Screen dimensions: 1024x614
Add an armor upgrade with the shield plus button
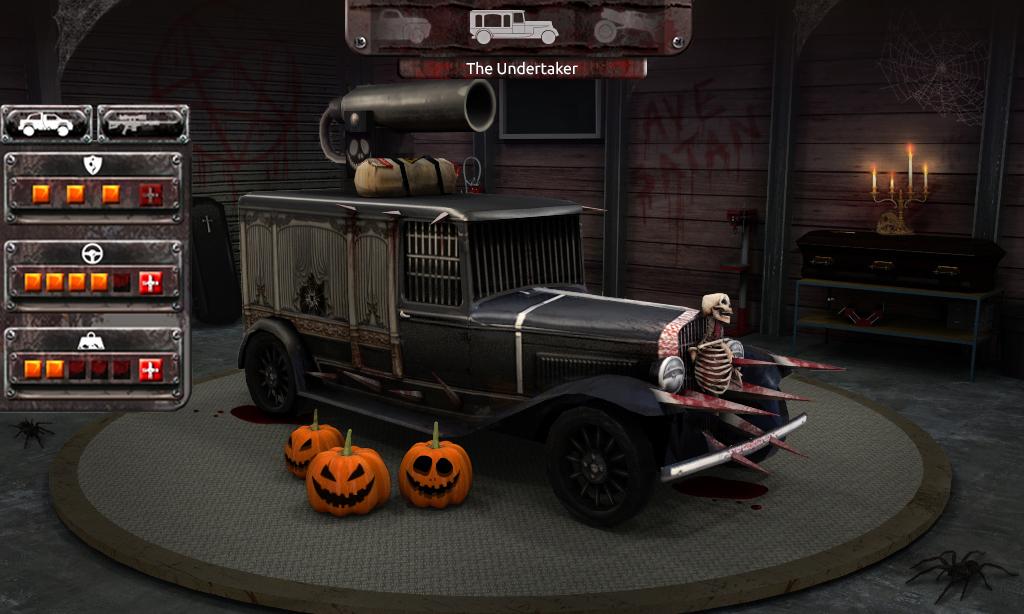point(150,195)
